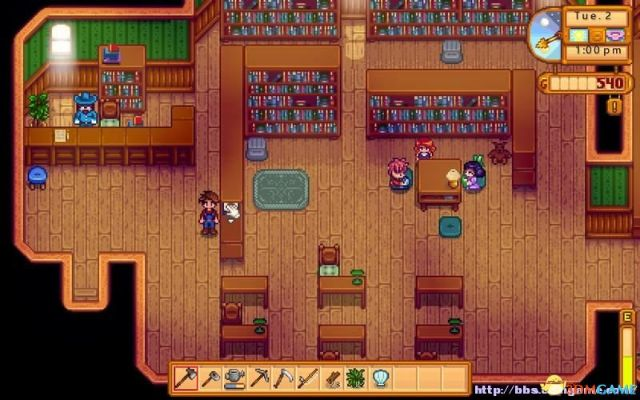This screenshot has height=400, width=640.
Task: Pick the scythe from the toolbar
Action: click(282, 378)
